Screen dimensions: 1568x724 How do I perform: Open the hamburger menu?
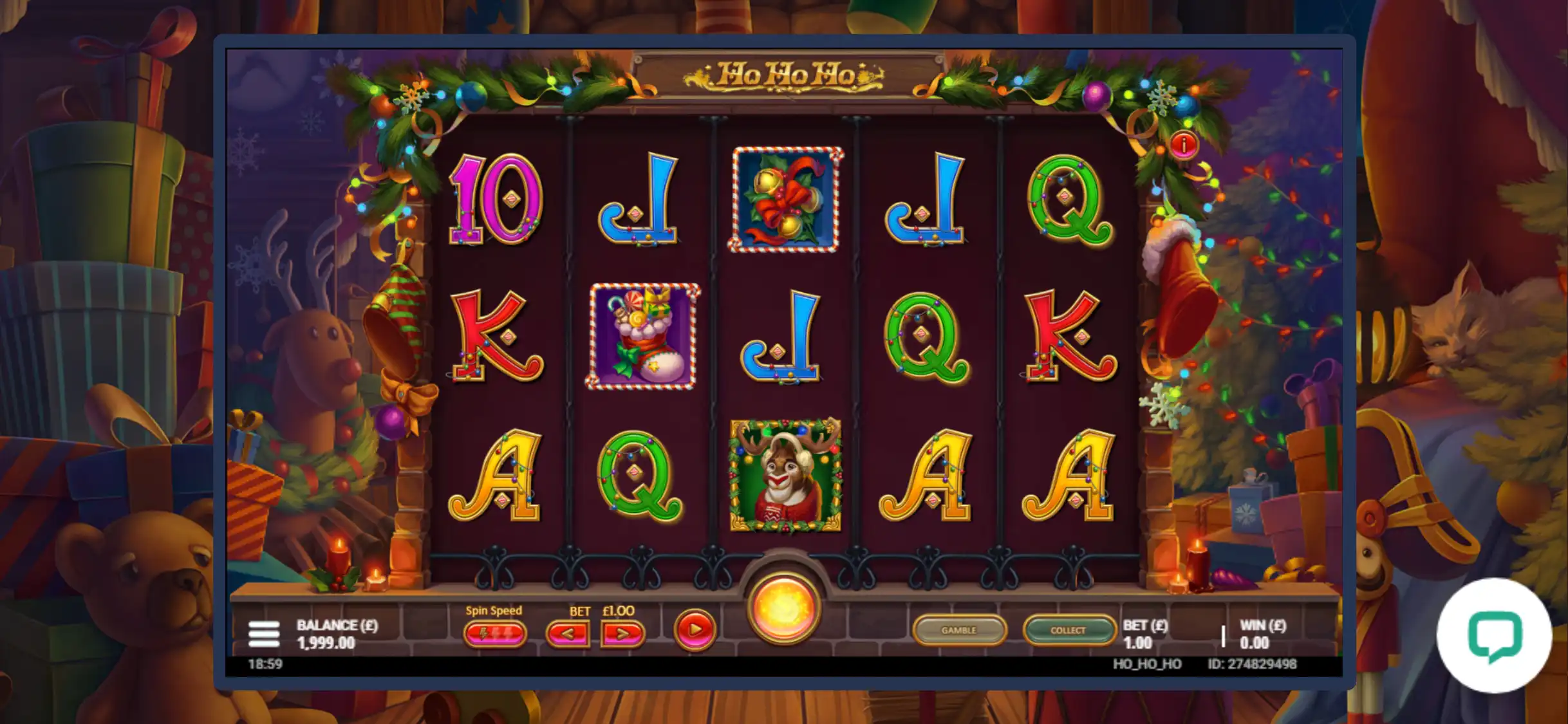(x=264, y=634)
